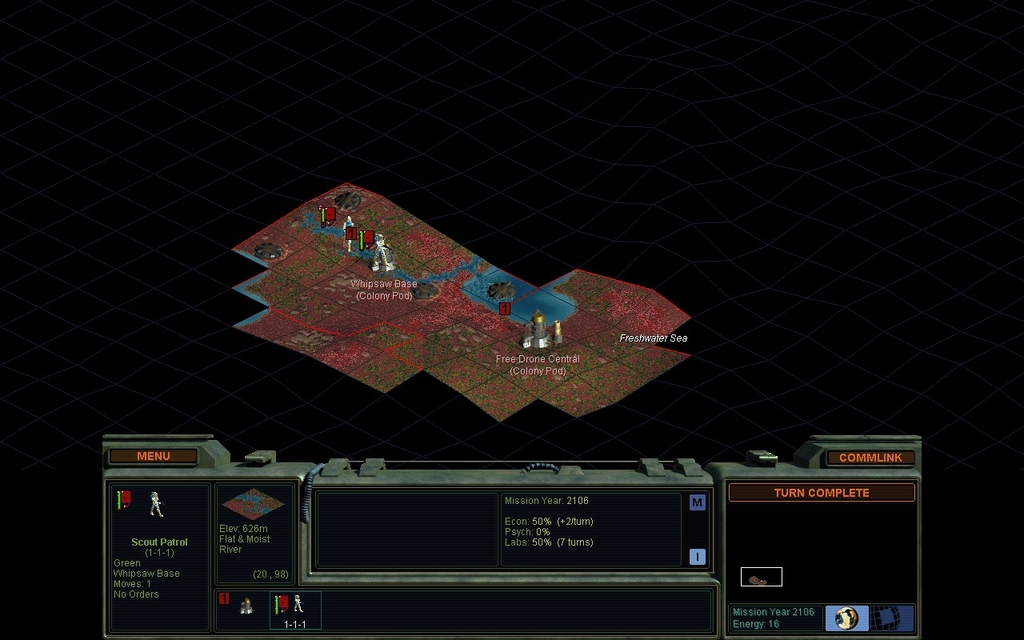Click the Scout Patrol unit portrait
This screenshot has height=640, width=1024.
pos(156,504)
